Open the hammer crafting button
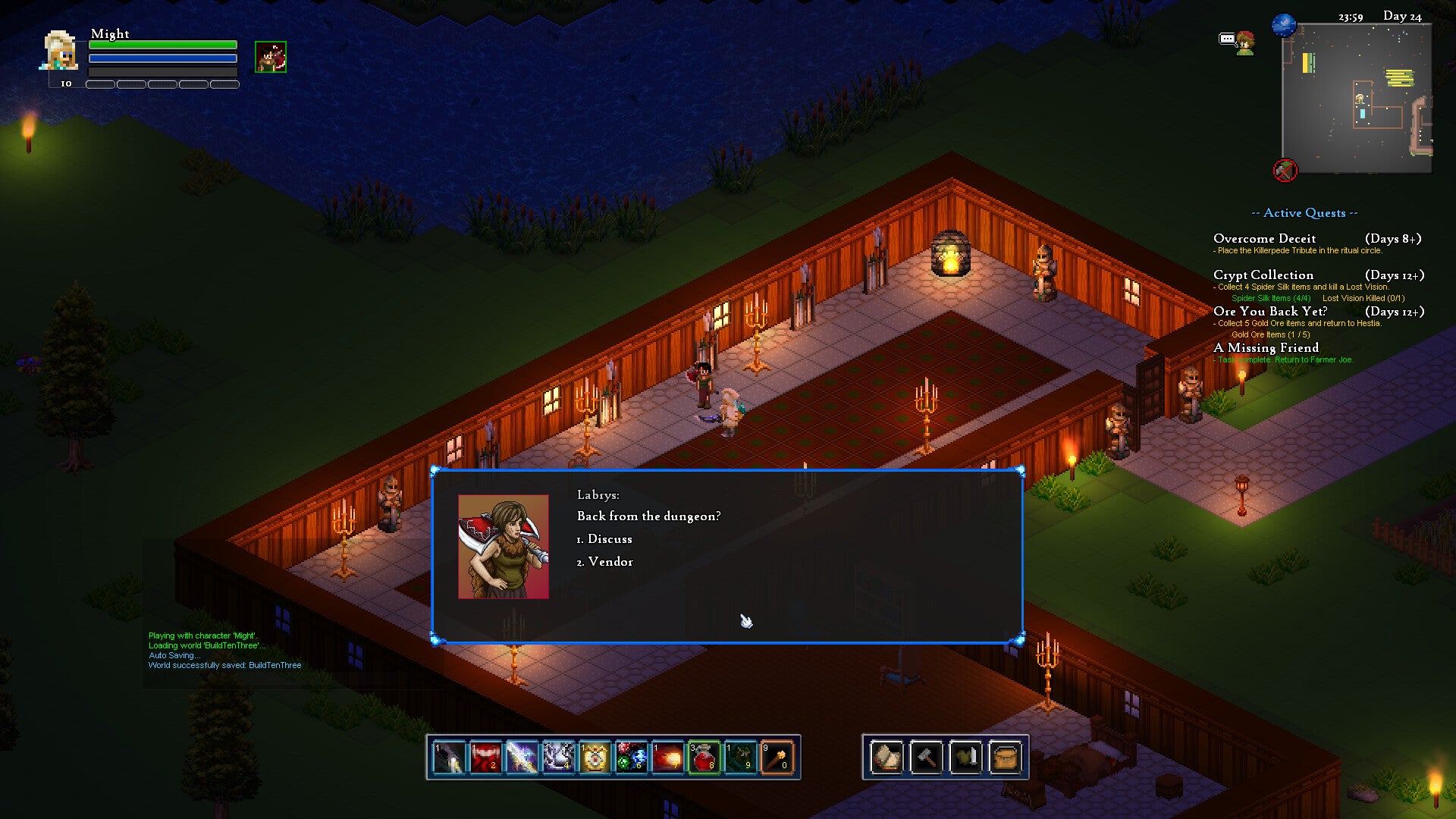 click(926, 757)
